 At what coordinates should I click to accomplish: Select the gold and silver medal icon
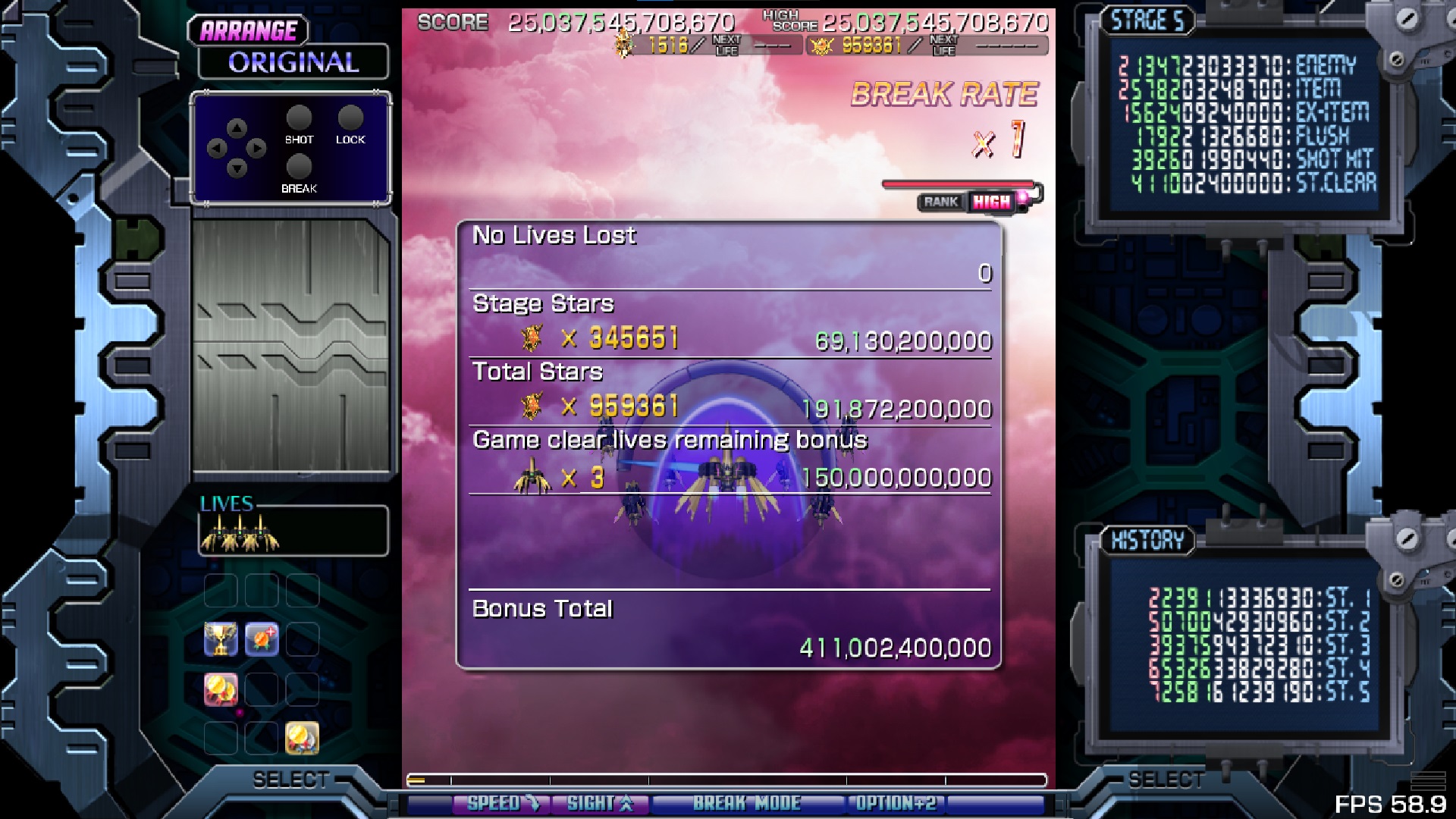[302, 738]
